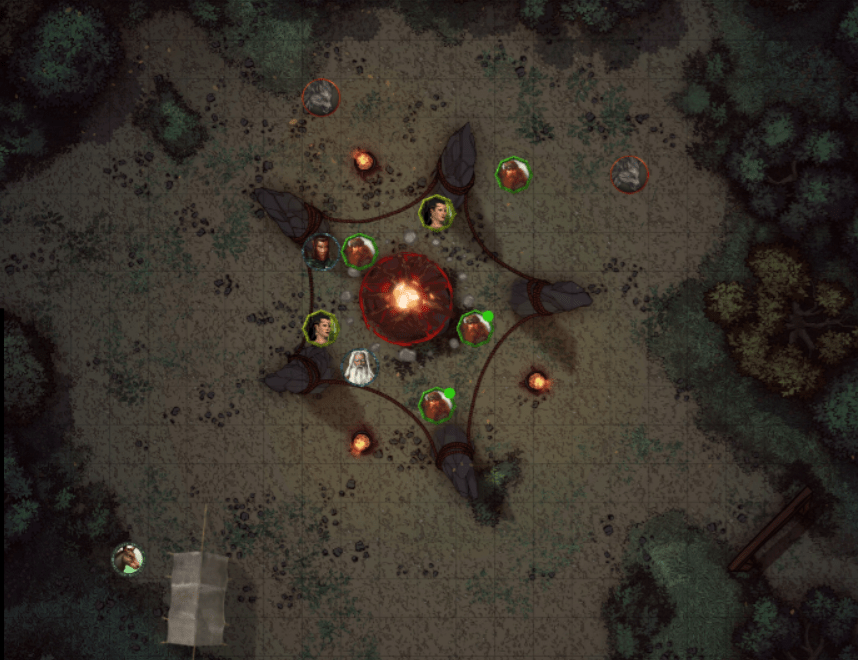Select the white-bearded old man token

coord(360,368)
